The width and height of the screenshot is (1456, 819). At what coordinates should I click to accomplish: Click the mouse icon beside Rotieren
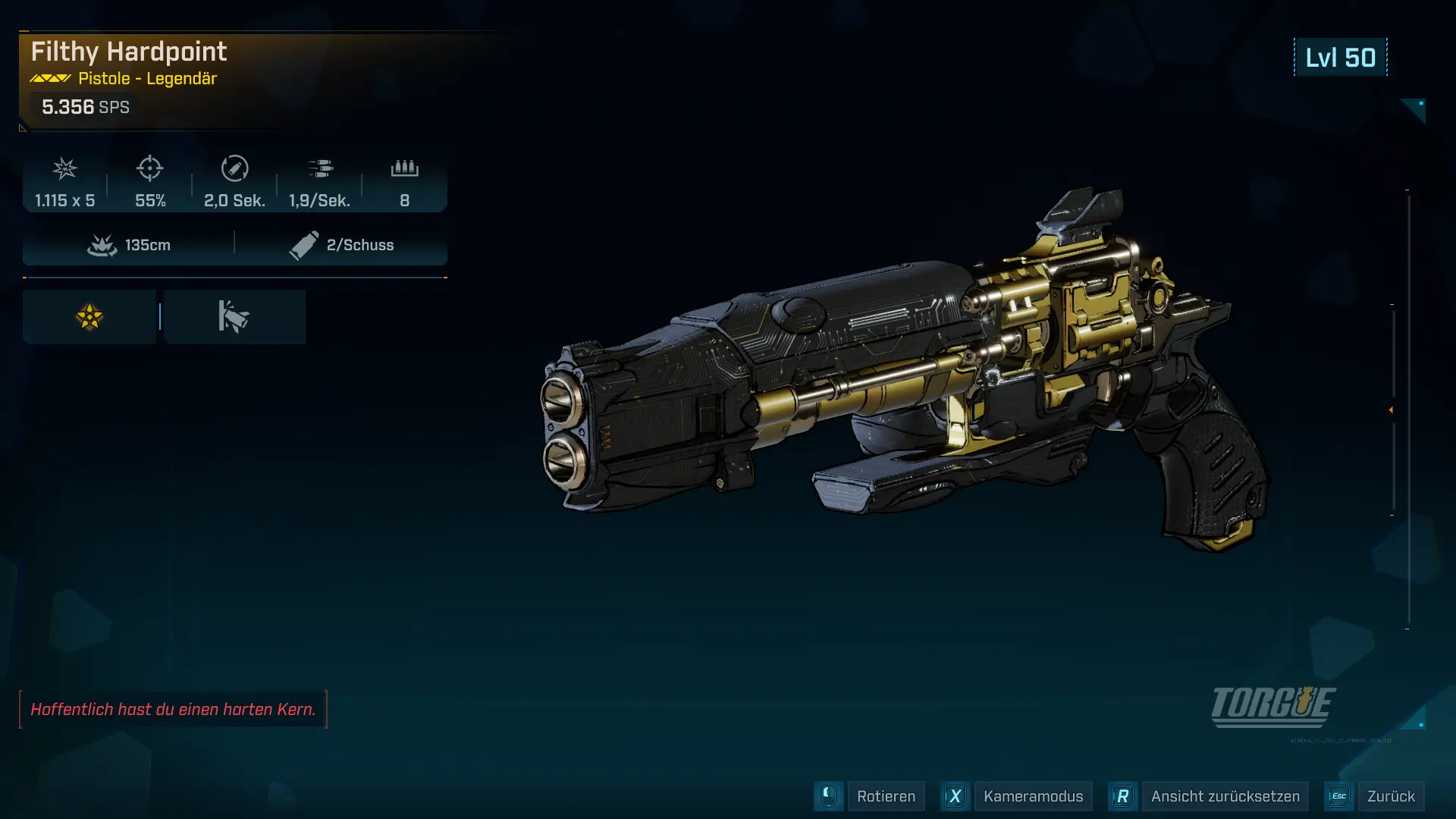(x=828, y=796)
